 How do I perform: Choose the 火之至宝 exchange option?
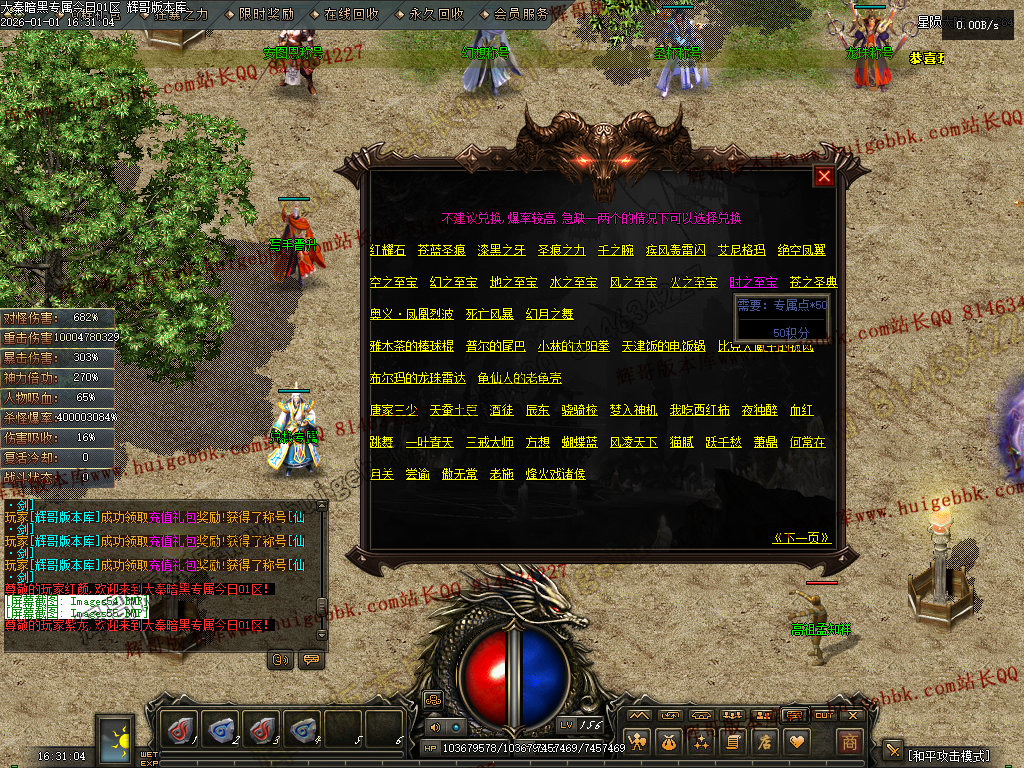point(693,283)
